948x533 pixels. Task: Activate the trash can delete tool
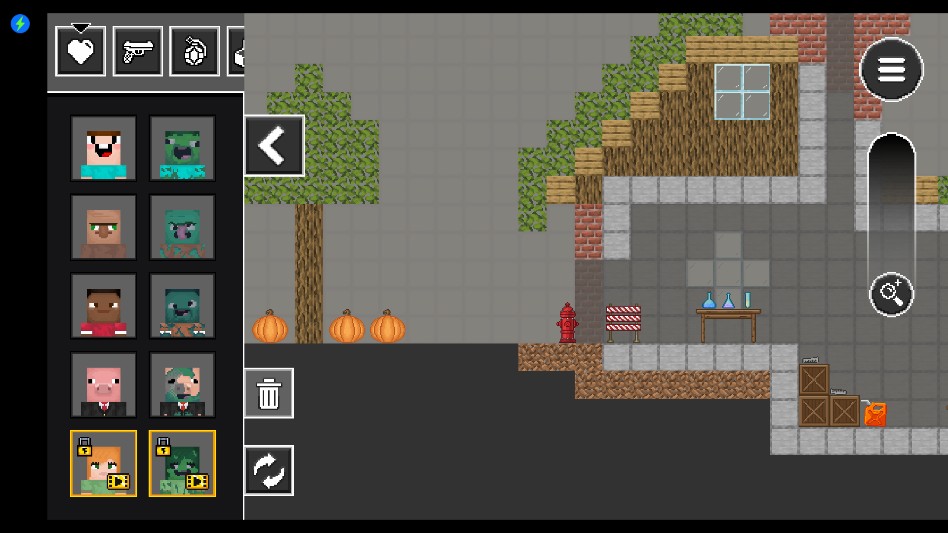tap(269, 394)
